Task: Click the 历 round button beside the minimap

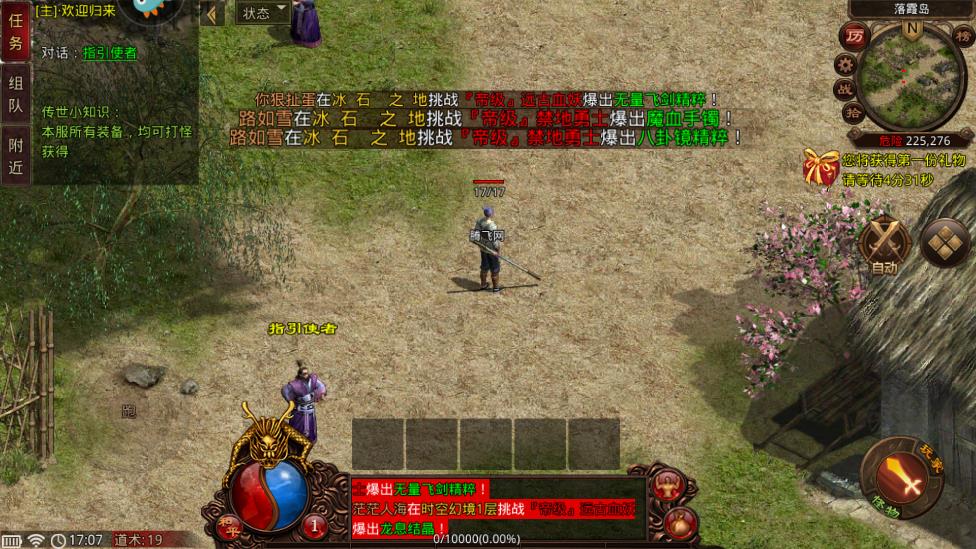Action: 854,37
